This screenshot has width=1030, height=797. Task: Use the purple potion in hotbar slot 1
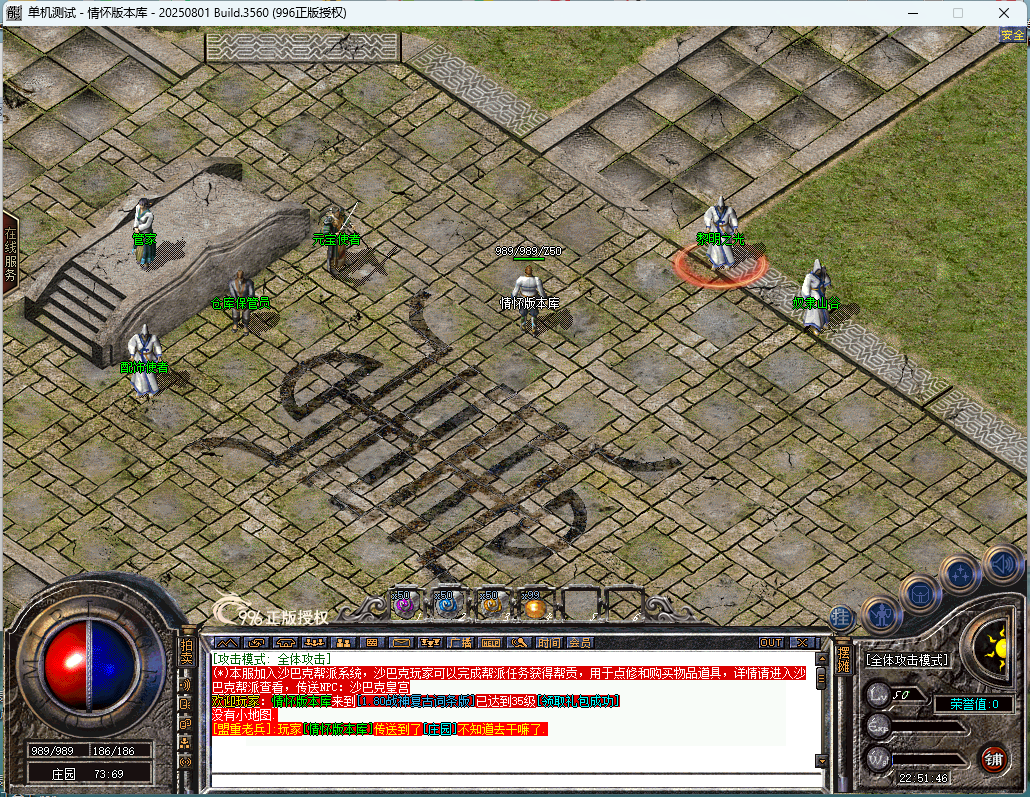(x=405, y=605)
